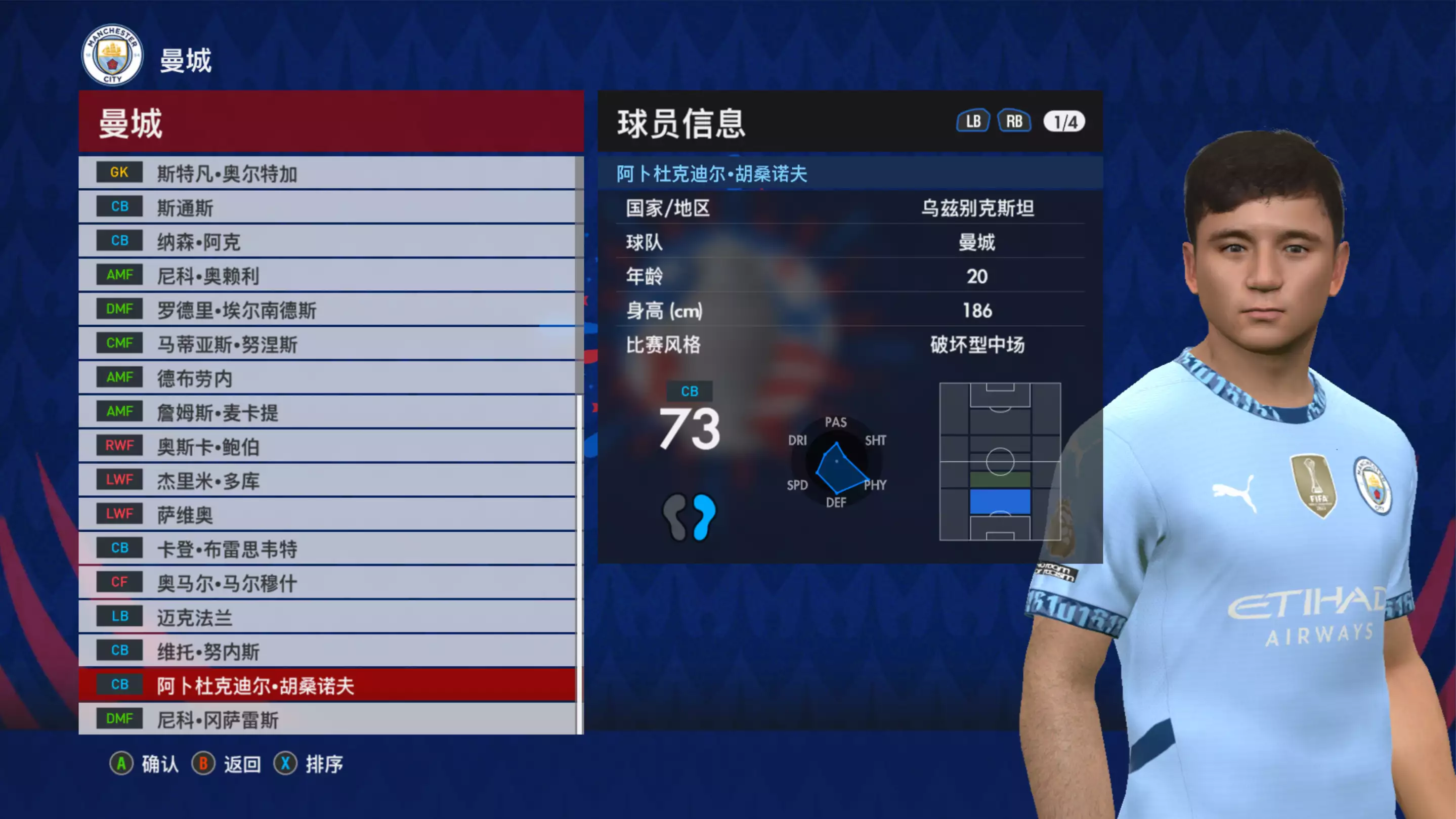
Task: Select 维托•努内斯 in the roster
Action: (328, 651)
